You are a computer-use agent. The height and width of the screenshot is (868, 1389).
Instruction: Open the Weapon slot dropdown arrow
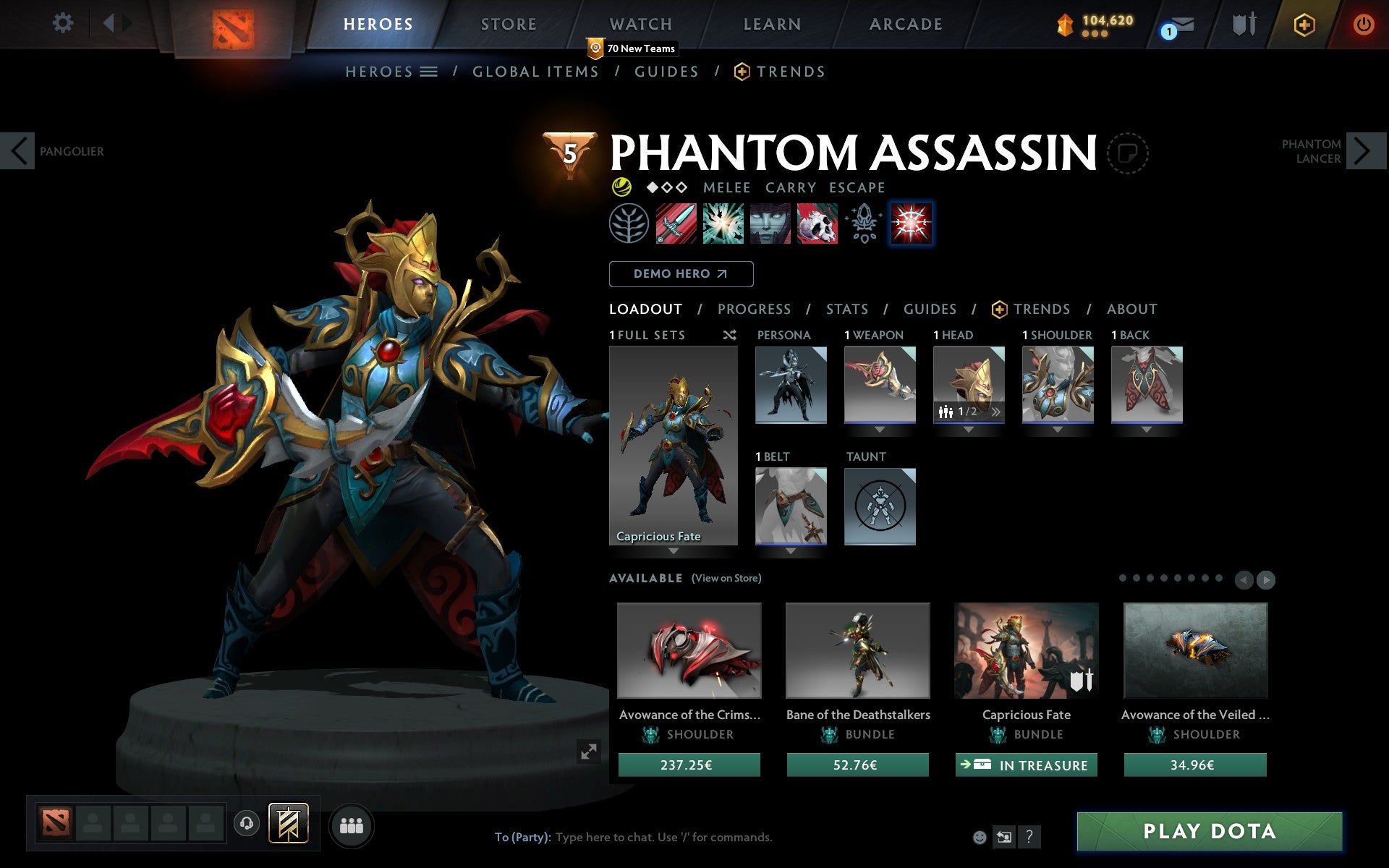click(880, 427)
